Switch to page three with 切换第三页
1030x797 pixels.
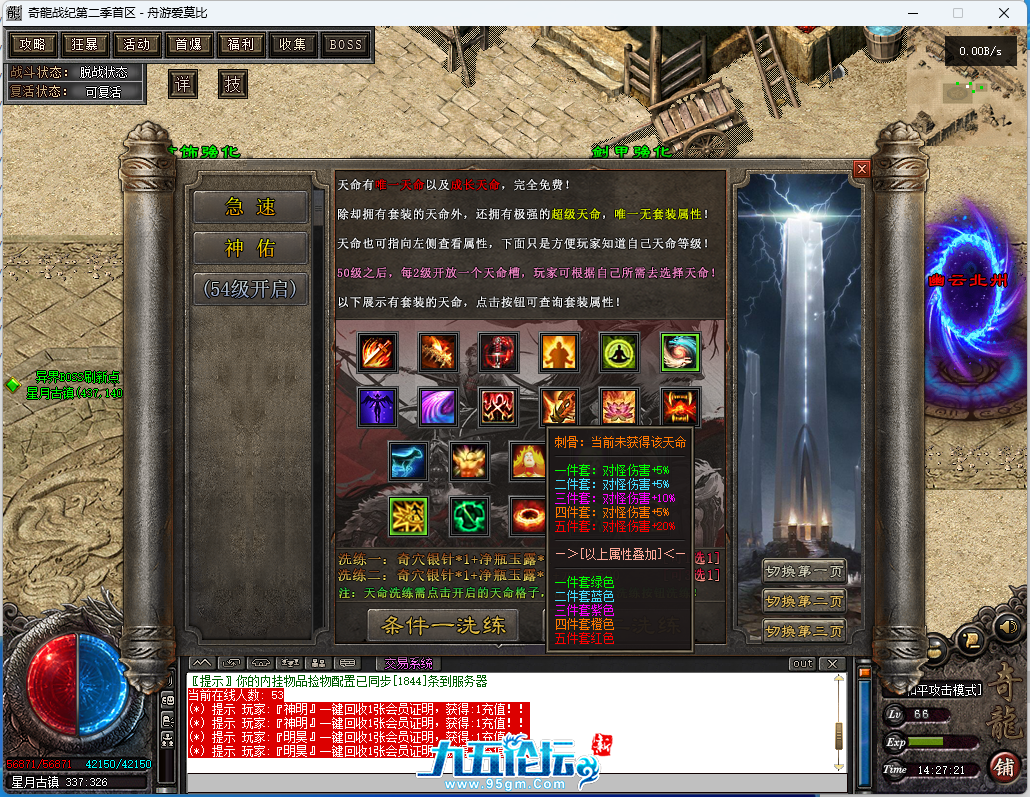click(x=804, y=631)
